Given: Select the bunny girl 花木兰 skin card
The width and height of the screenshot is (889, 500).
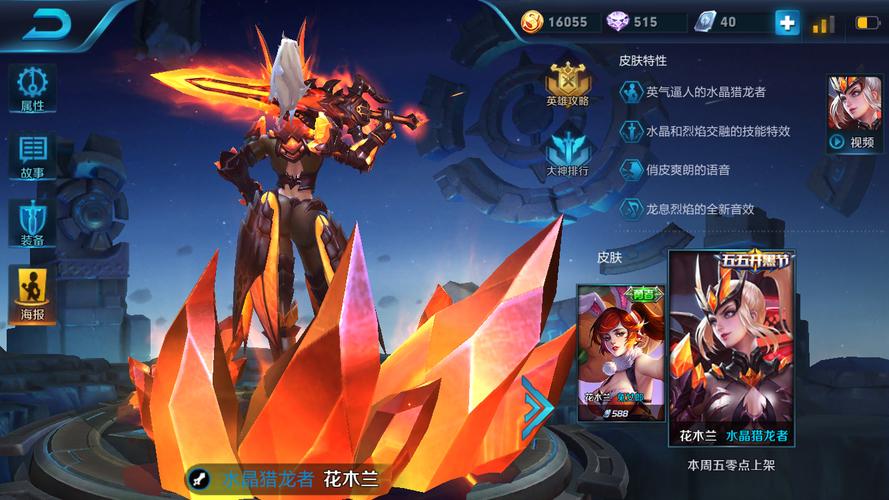Looking at the screenshot, I should (x=620, y=352).
